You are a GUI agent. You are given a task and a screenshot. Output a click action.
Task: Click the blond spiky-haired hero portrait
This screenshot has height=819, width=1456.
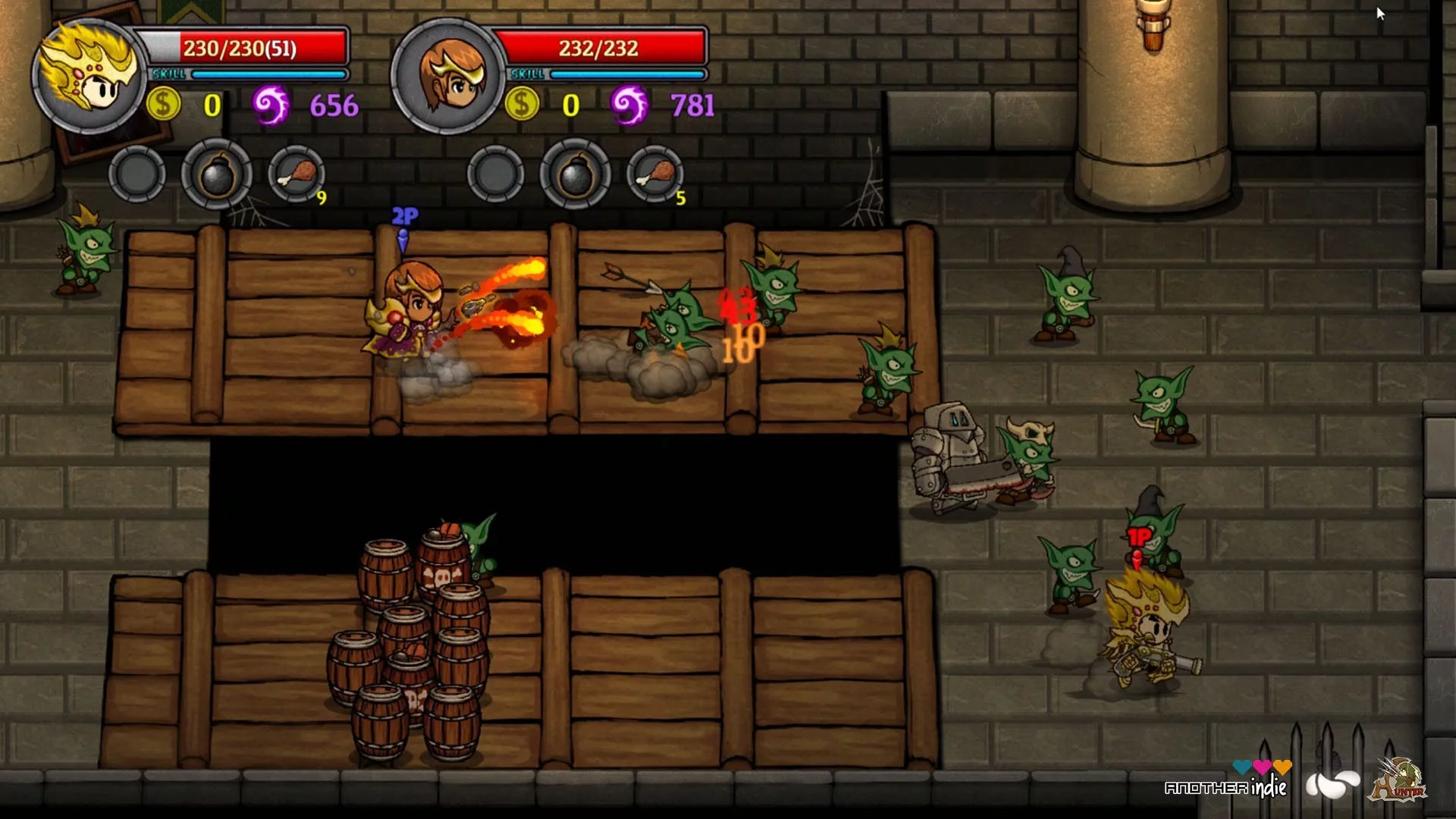(89, 76)
